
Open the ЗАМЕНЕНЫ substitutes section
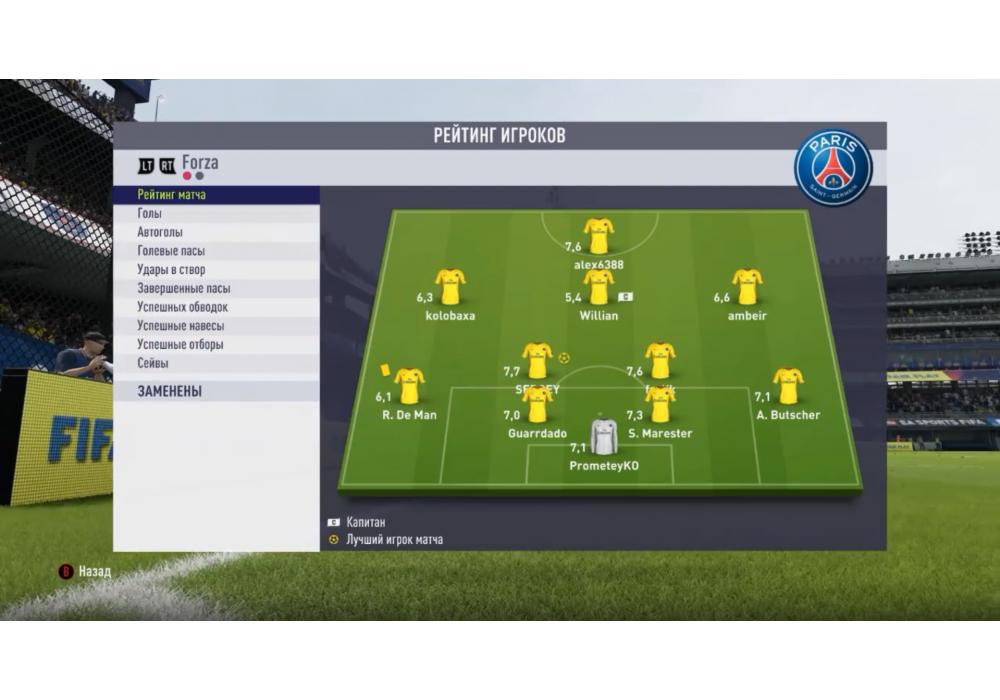coord(170,392)
